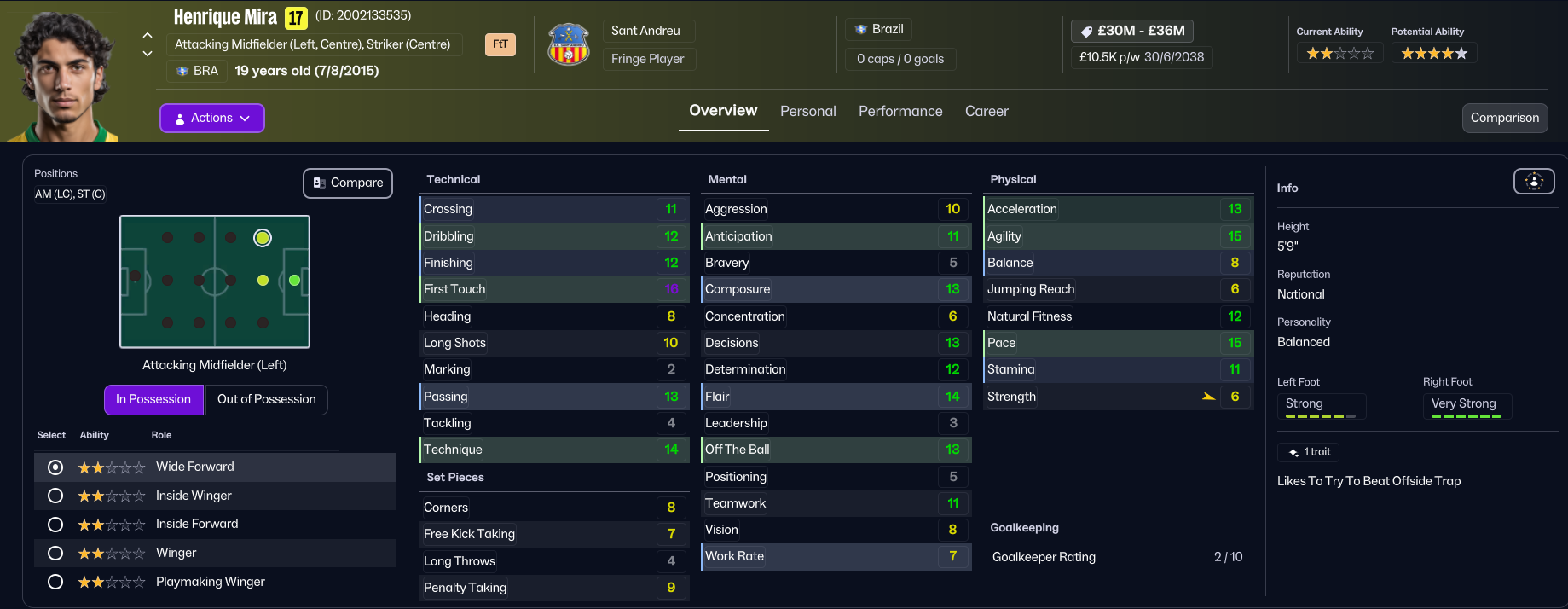This screenshot has width=1568, height=609.
Task: Choose the Inside Winger role
Action: click(55, 496)
